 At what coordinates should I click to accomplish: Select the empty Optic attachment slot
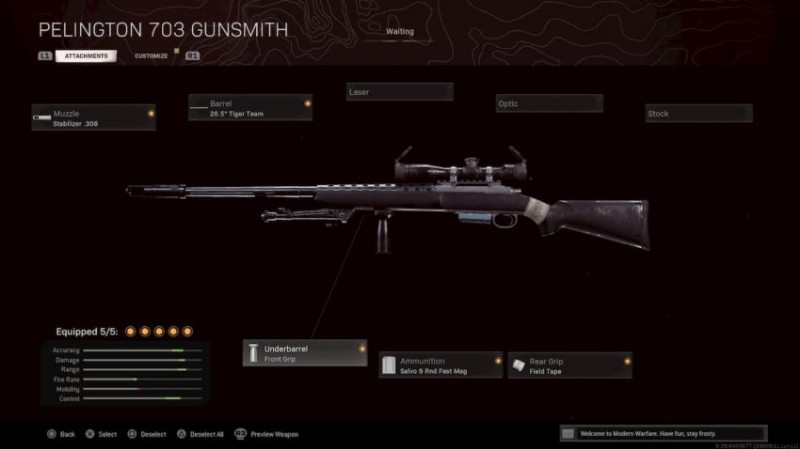pyautogui.click(x=549, y=103)
